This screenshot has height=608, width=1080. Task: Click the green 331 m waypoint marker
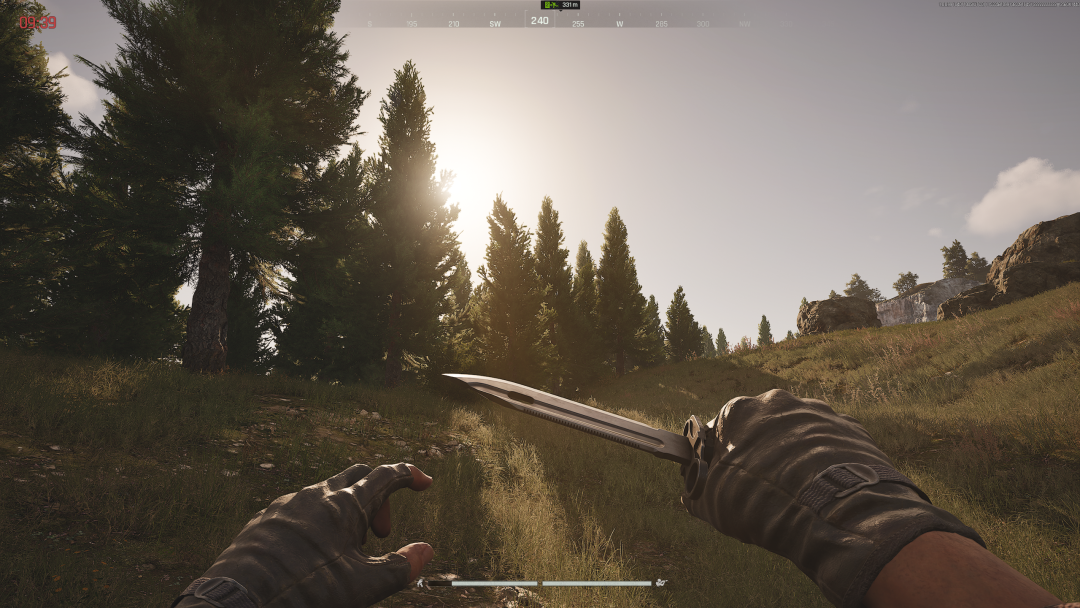(x=549, y=5)
